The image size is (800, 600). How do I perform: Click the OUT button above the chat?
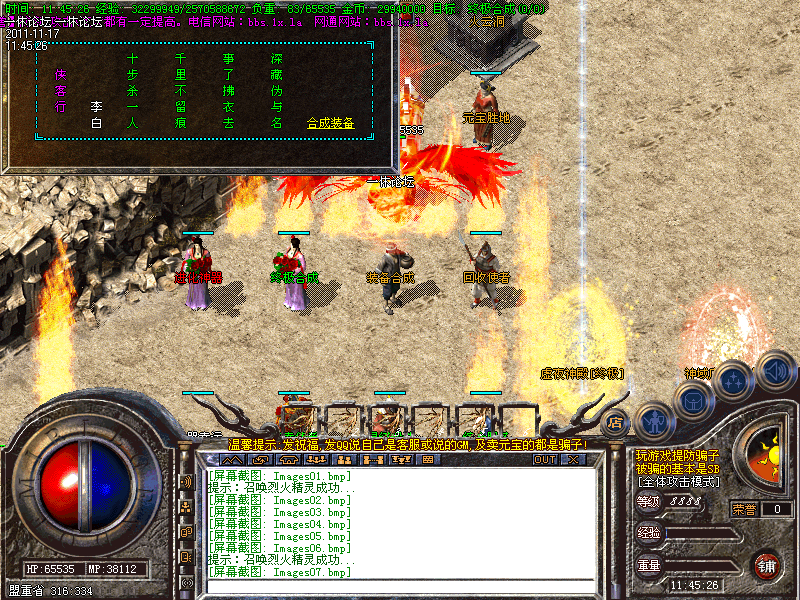pos(544,460)
